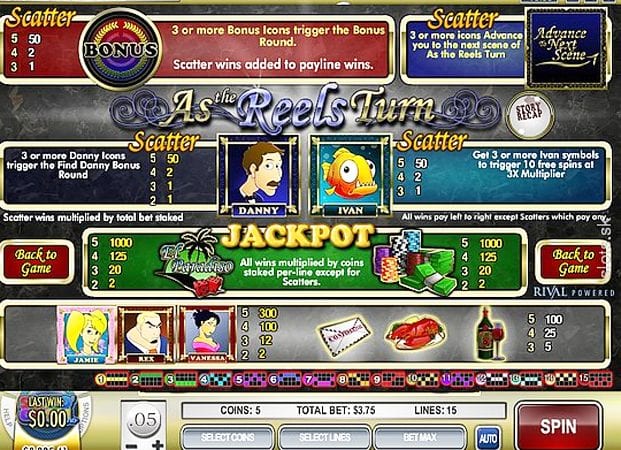Choose the Select Coins button
The width and height of the screenshot is (621, 450).
[228, 437]
